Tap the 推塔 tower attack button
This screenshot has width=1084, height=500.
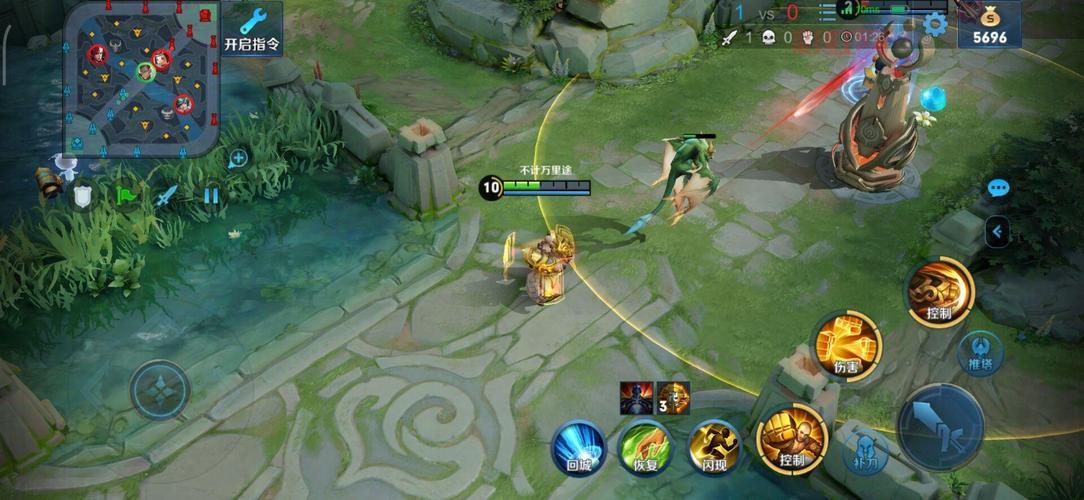(x=981, y=352)
